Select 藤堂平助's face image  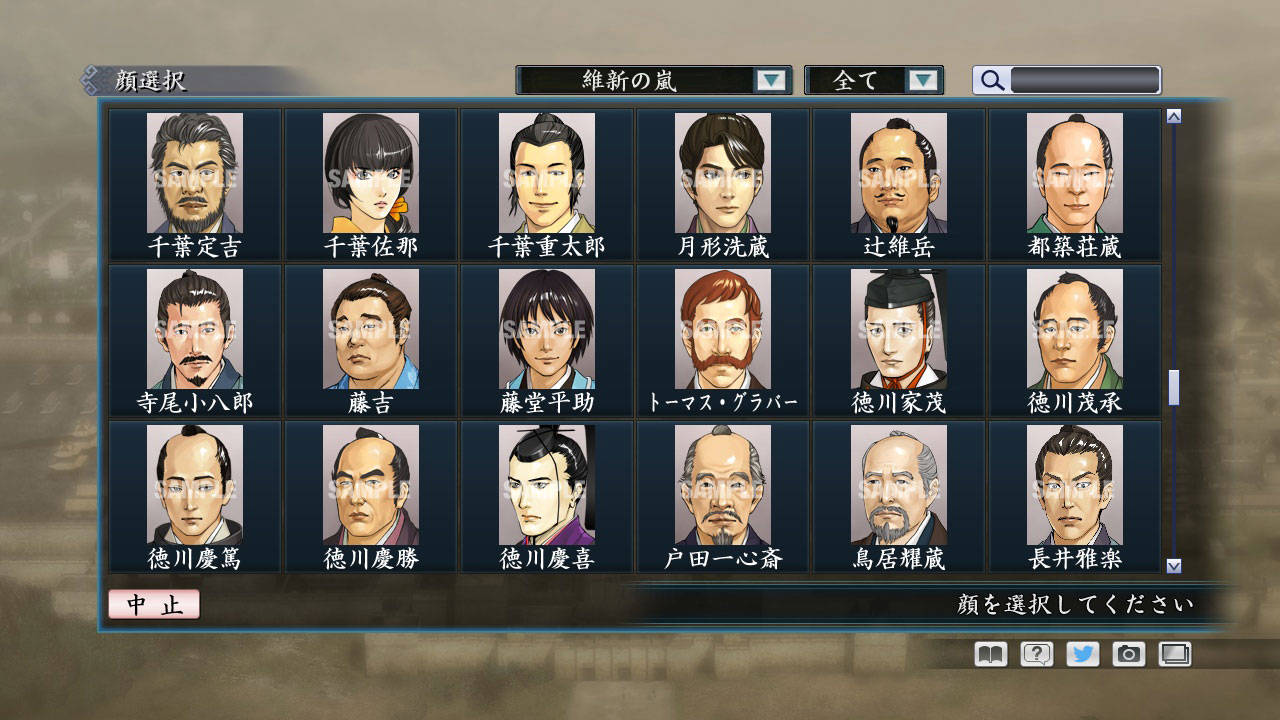[546, 331]
